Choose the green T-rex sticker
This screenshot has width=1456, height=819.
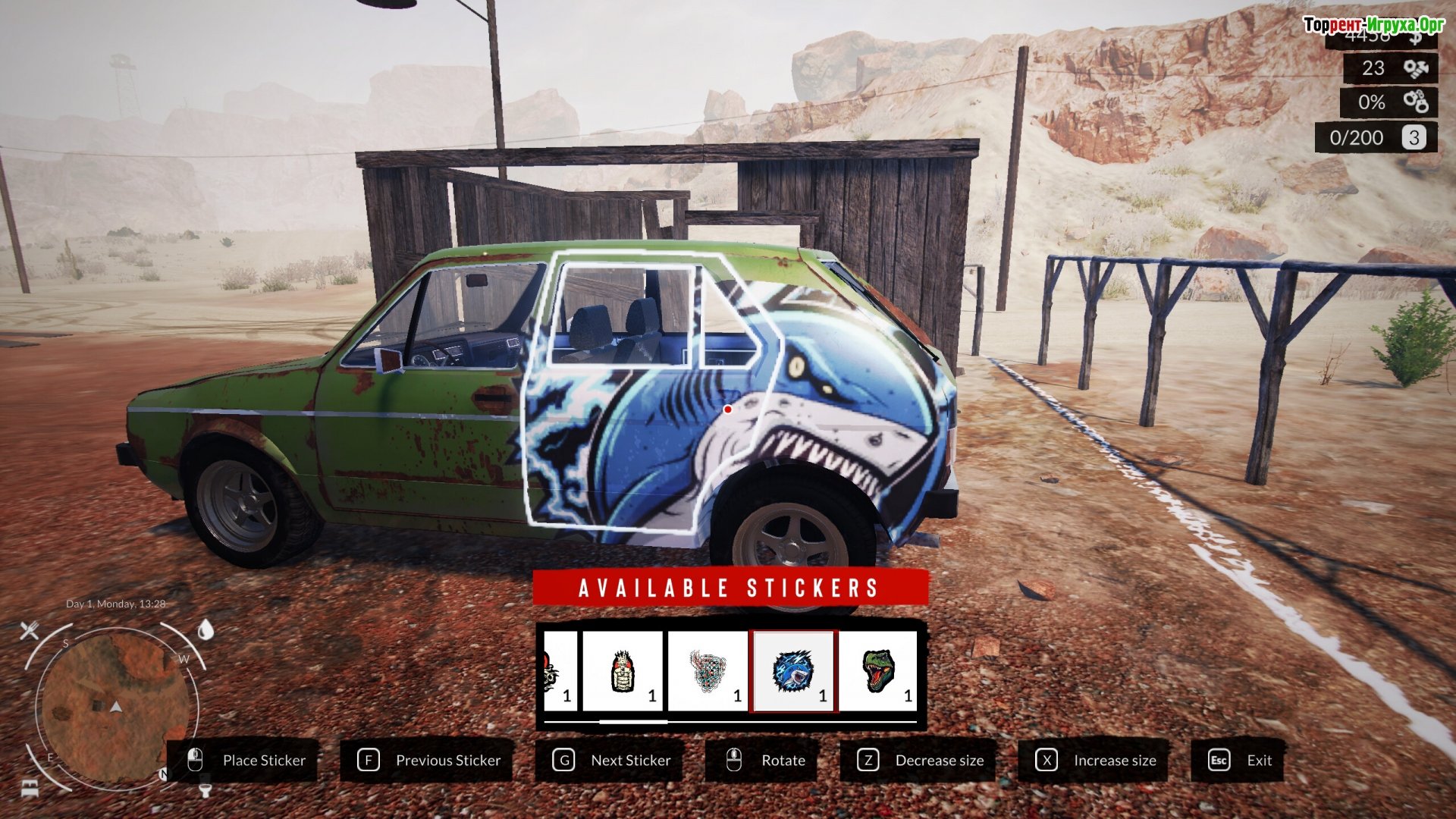tap(878, 671)
